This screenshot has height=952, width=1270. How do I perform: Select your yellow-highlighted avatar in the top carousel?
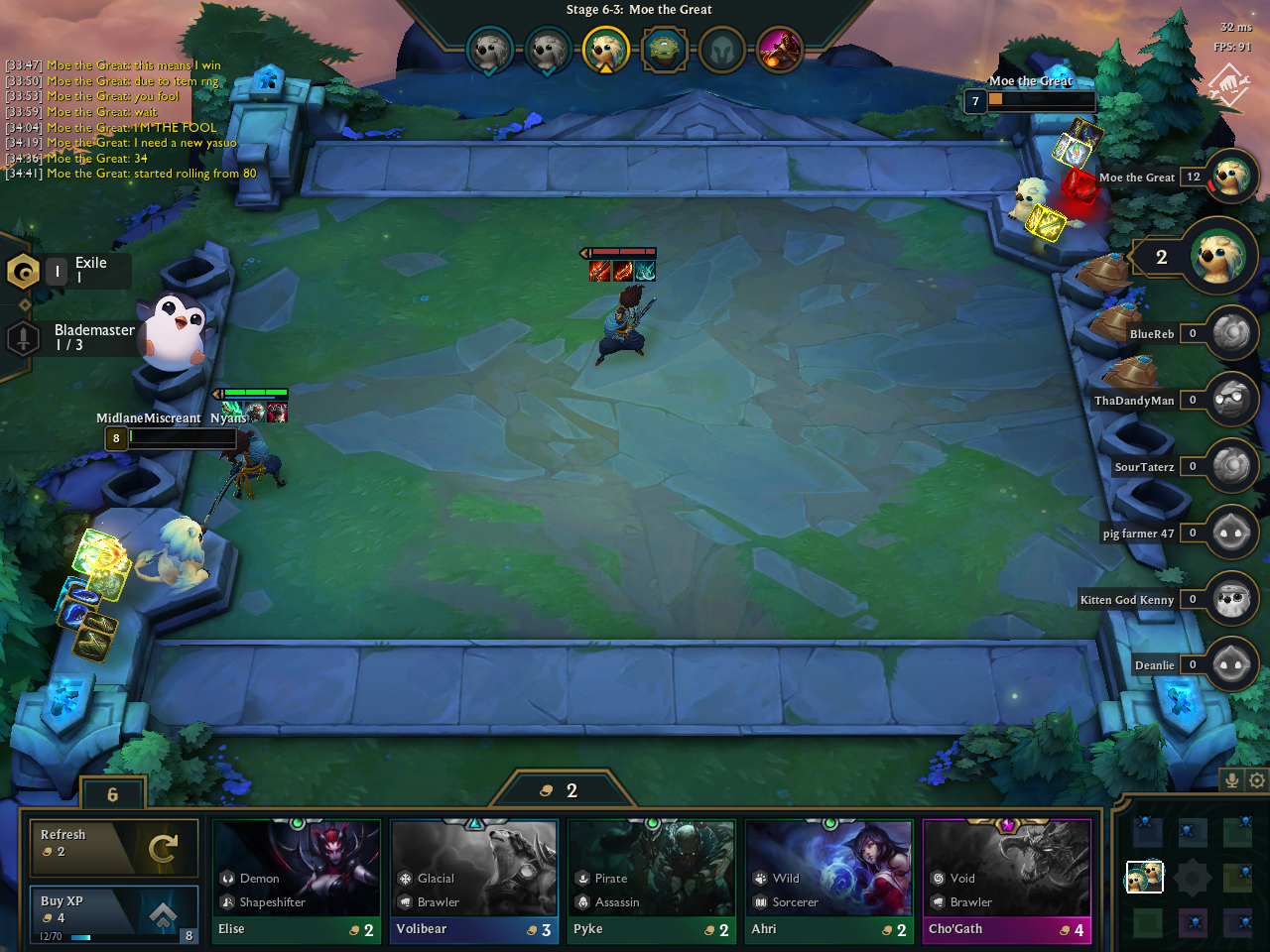pos(605,50)
